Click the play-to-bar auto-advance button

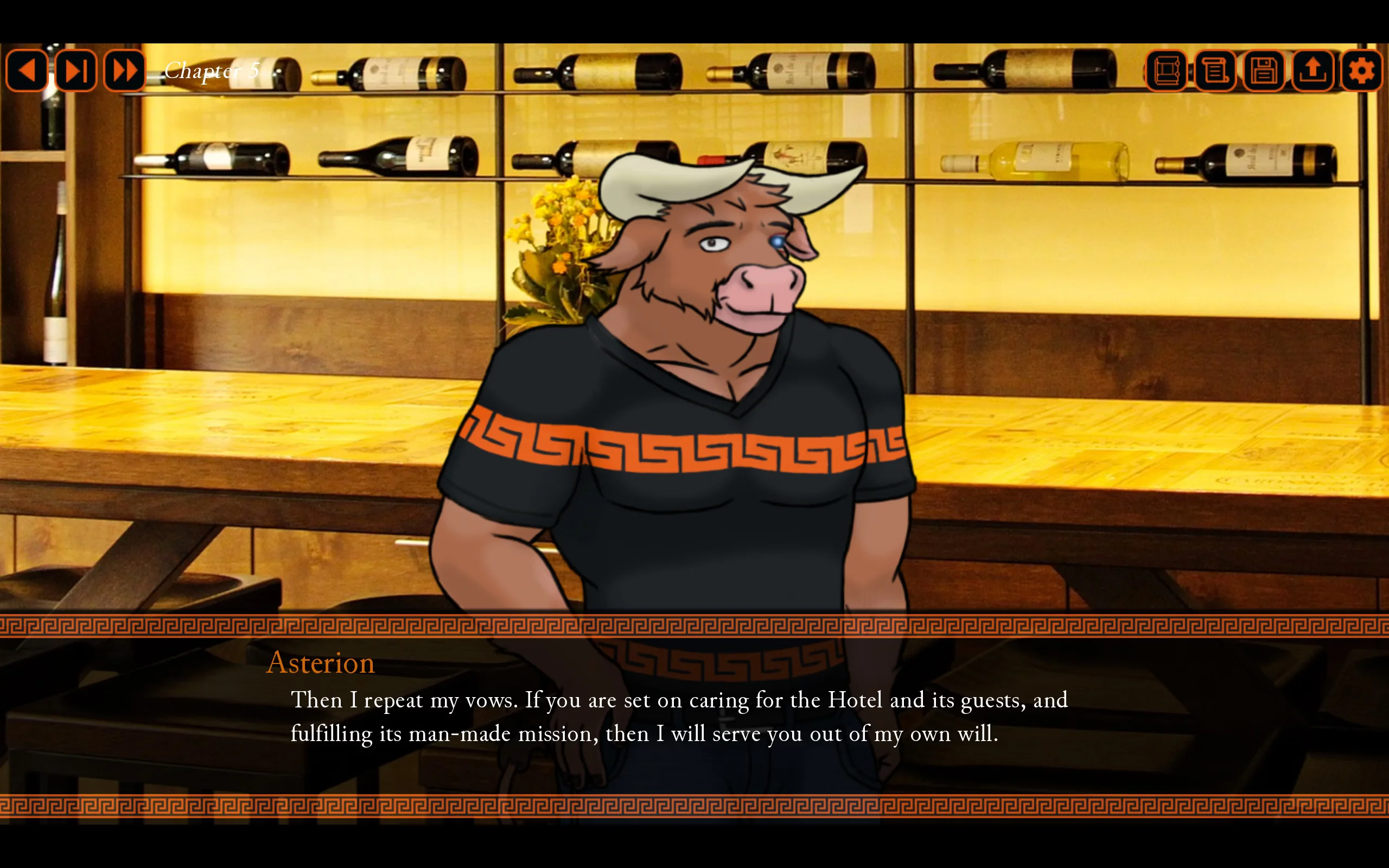[x=76, y=71]
